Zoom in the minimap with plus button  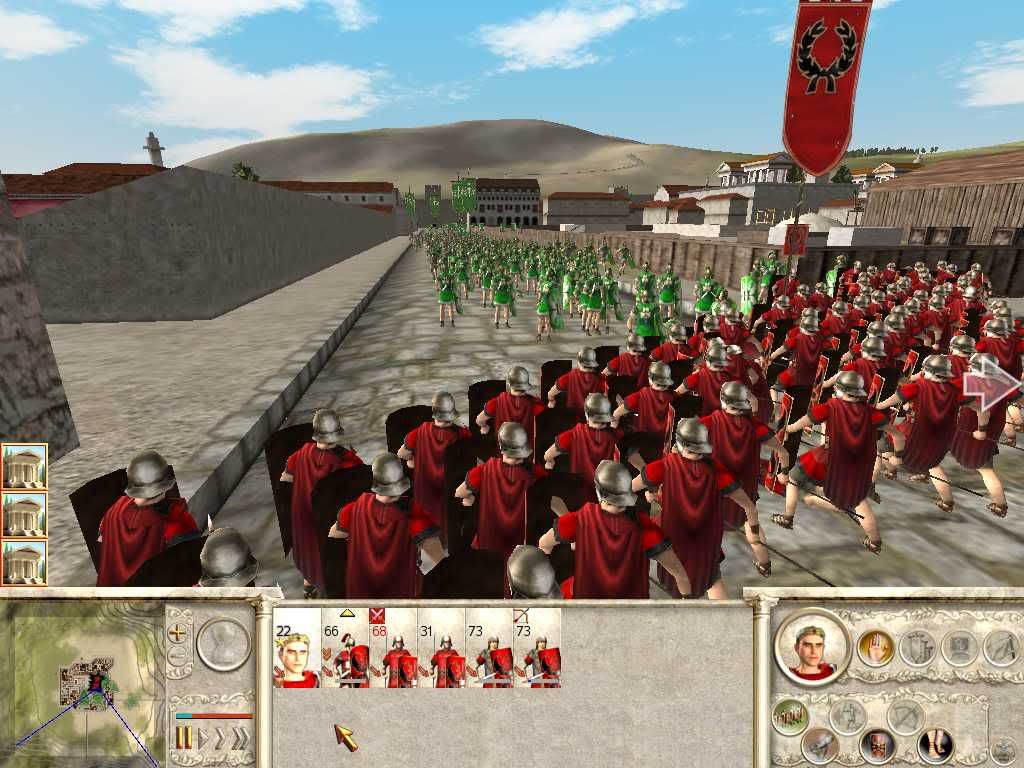pos(178,632)
